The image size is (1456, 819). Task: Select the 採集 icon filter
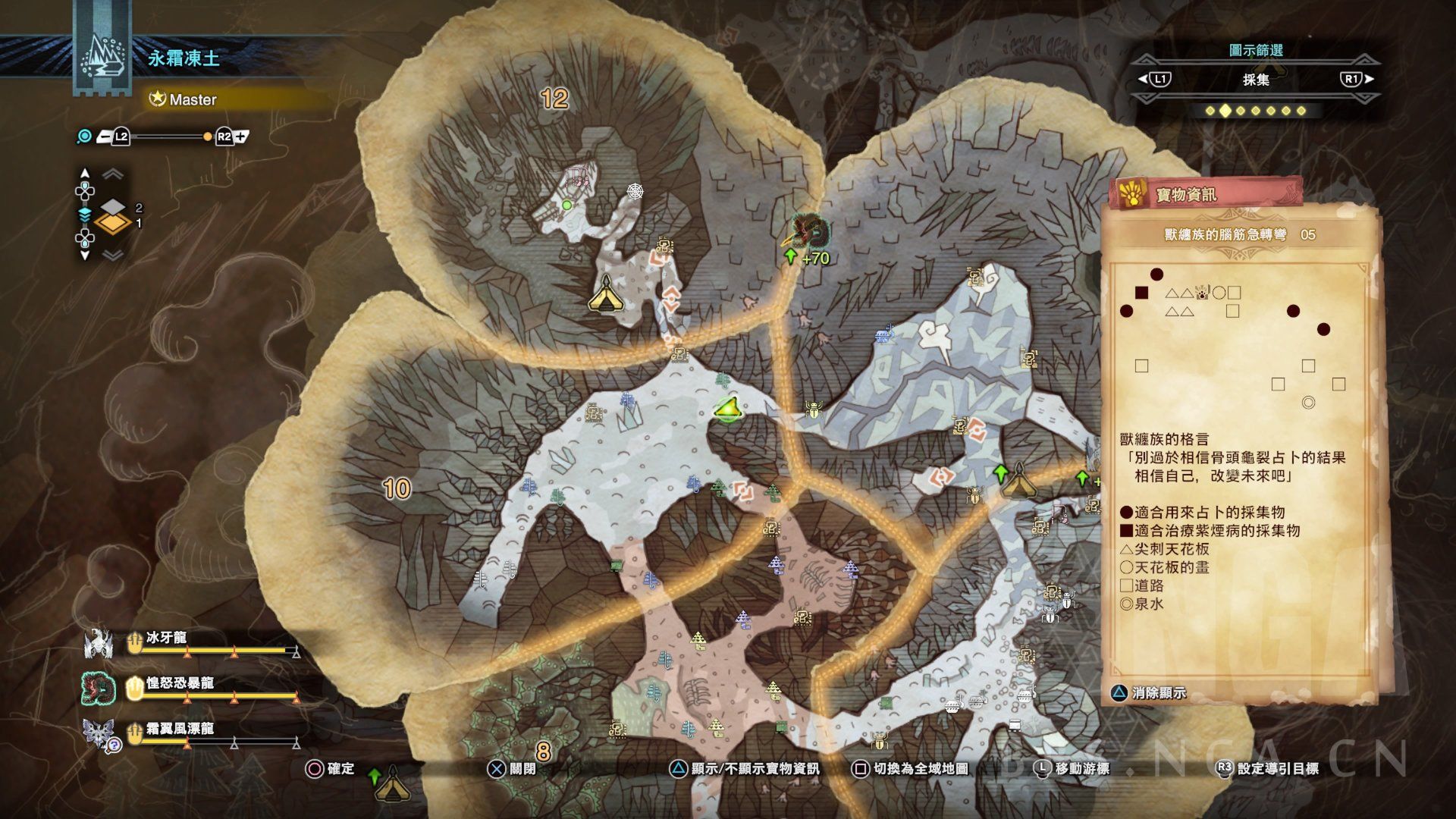point(1256,80)
